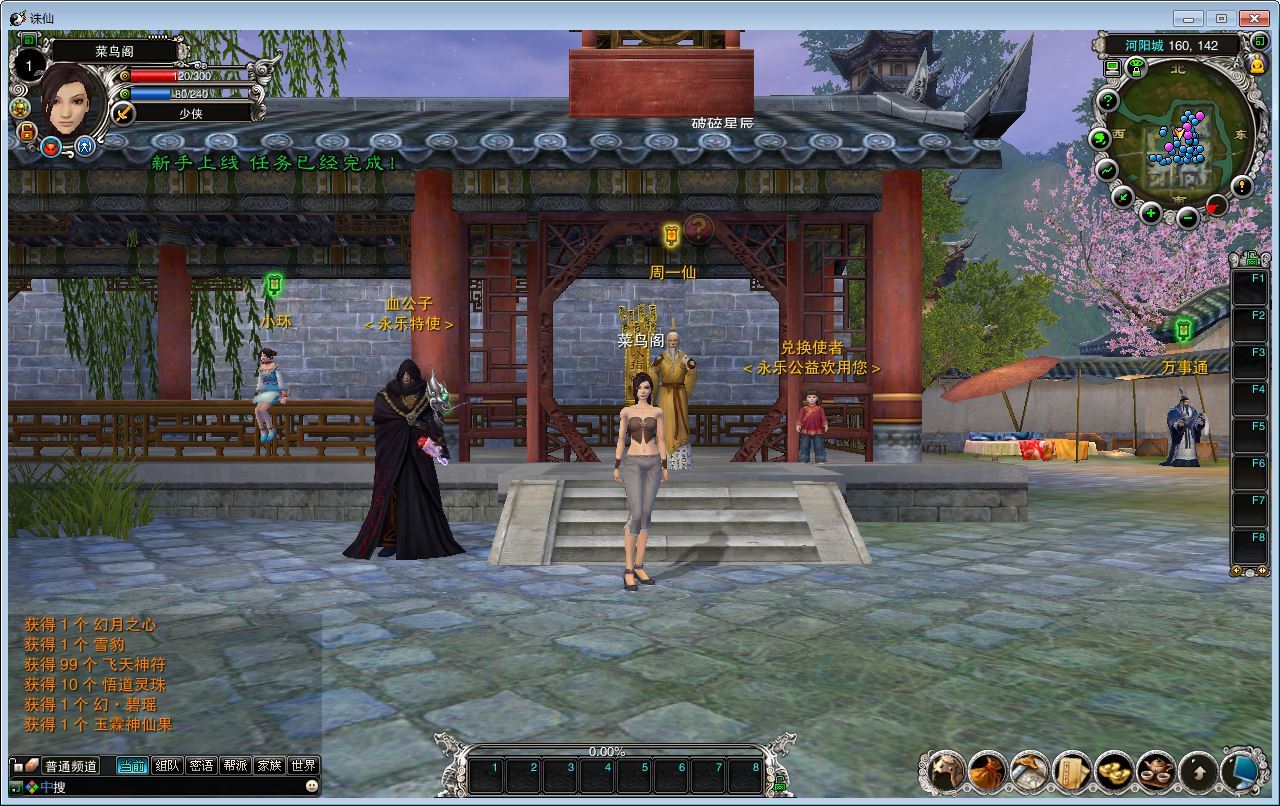Close the game window
Viewport: 1280px width, 806px height.
(x=1253, y=18)
